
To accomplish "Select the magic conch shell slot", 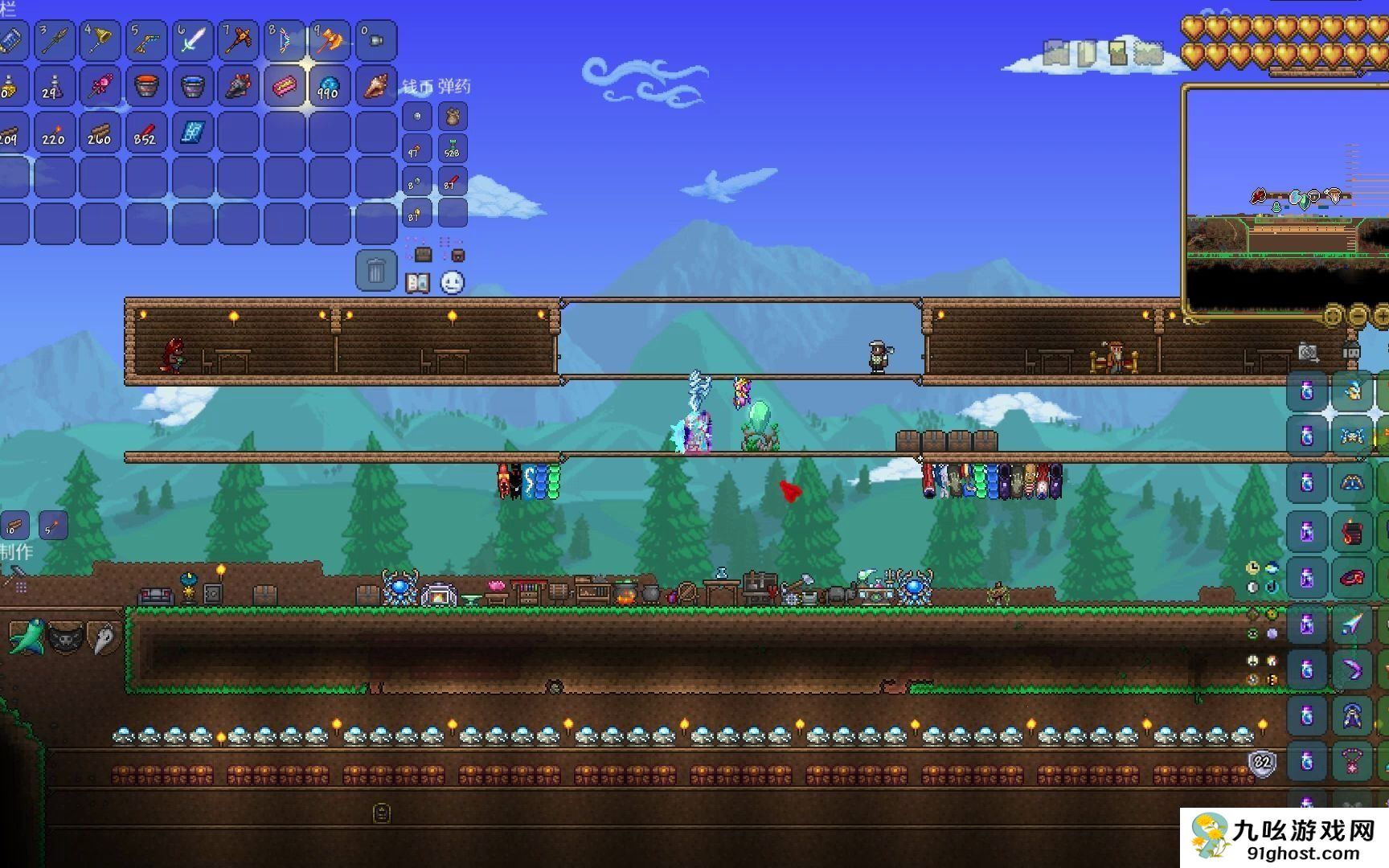I will [375, 86].
